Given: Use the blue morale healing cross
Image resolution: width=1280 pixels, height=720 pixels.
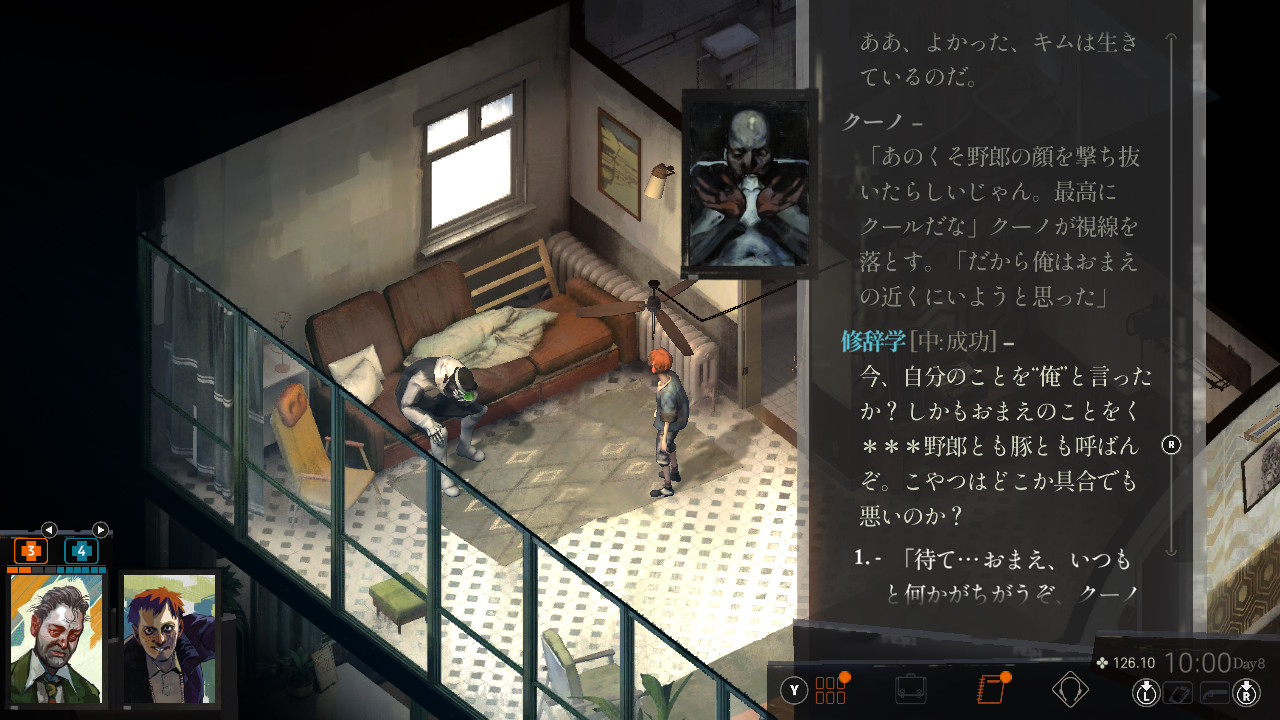Looking at the screenshot, I should pos(81,551).
